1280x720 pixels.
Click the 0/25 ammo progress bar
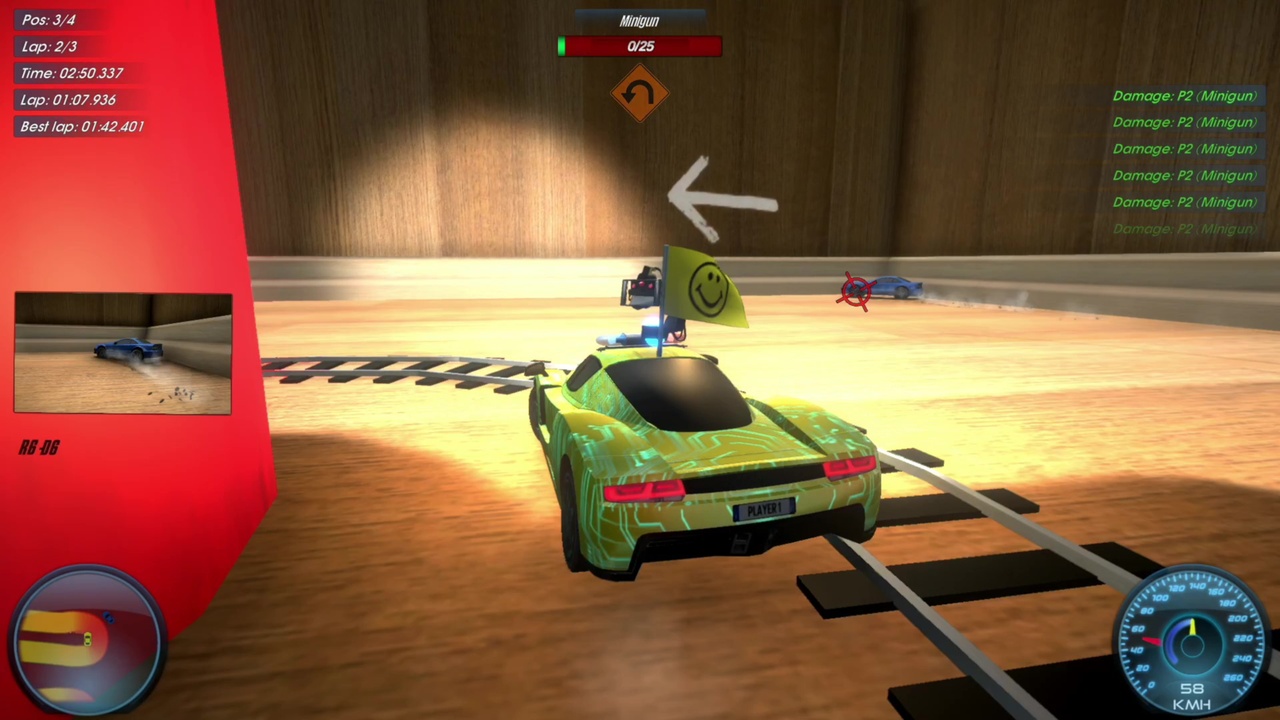click(639, 46)
